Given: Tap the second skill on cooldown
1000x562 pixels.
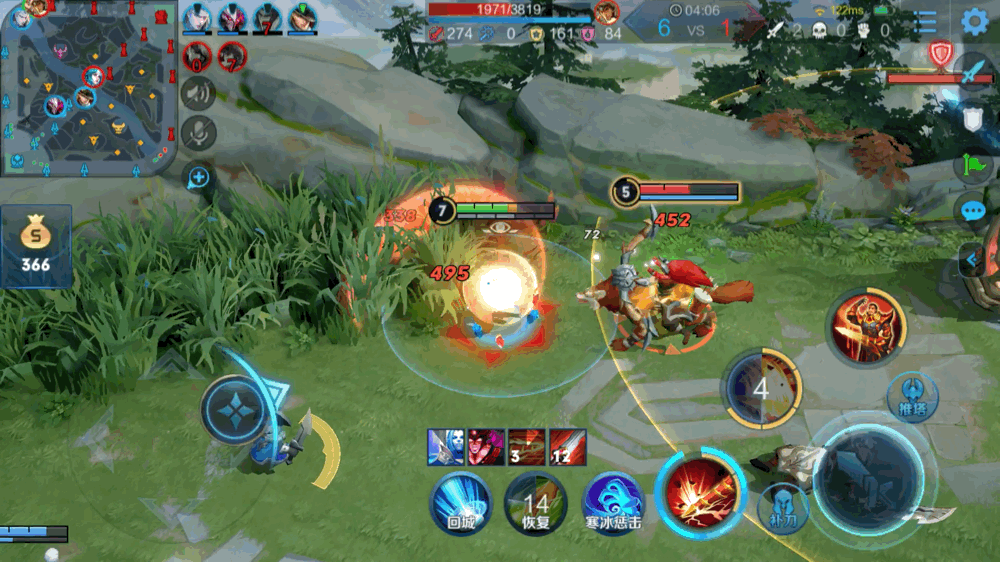Looking at the screenshot, I should (762, 388).
